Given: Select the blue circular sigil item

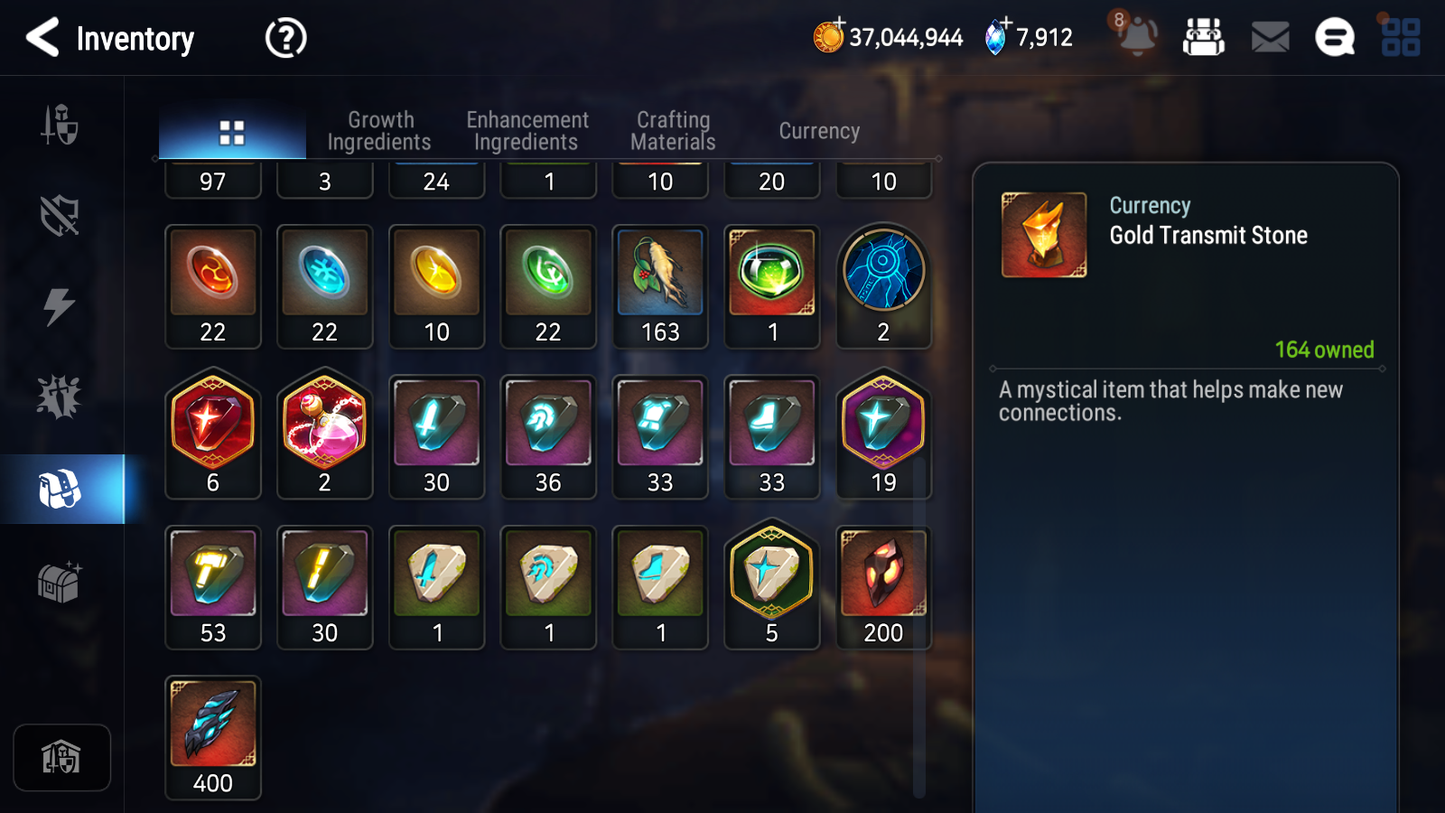Looking at the screenshot, I should coord(883,286).
